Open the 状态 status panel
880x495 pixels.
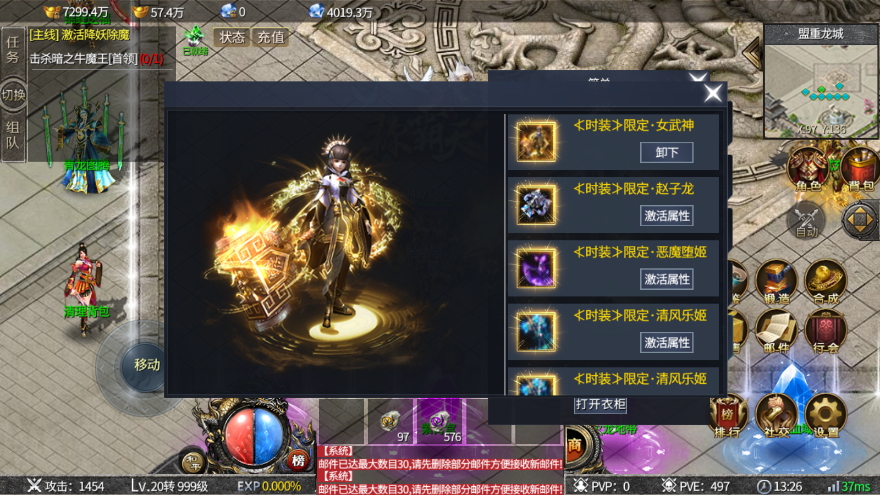(232, 37)
